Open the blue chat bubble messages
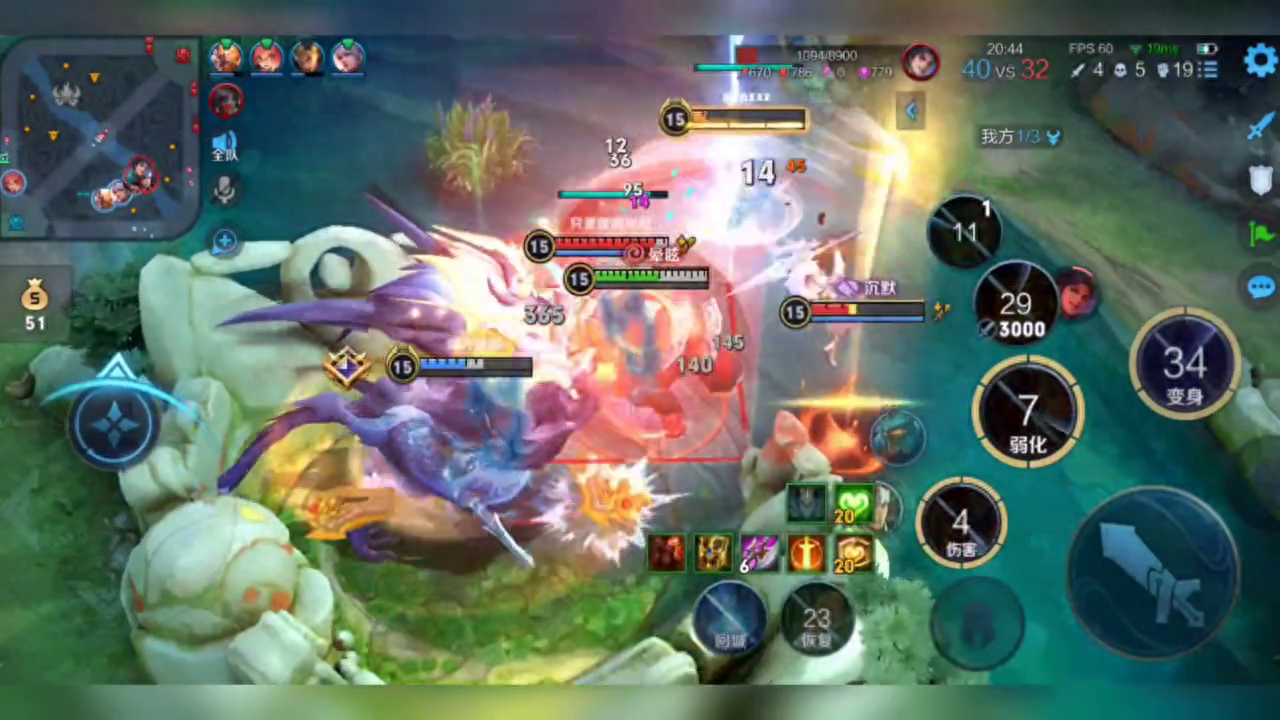 1260,288
